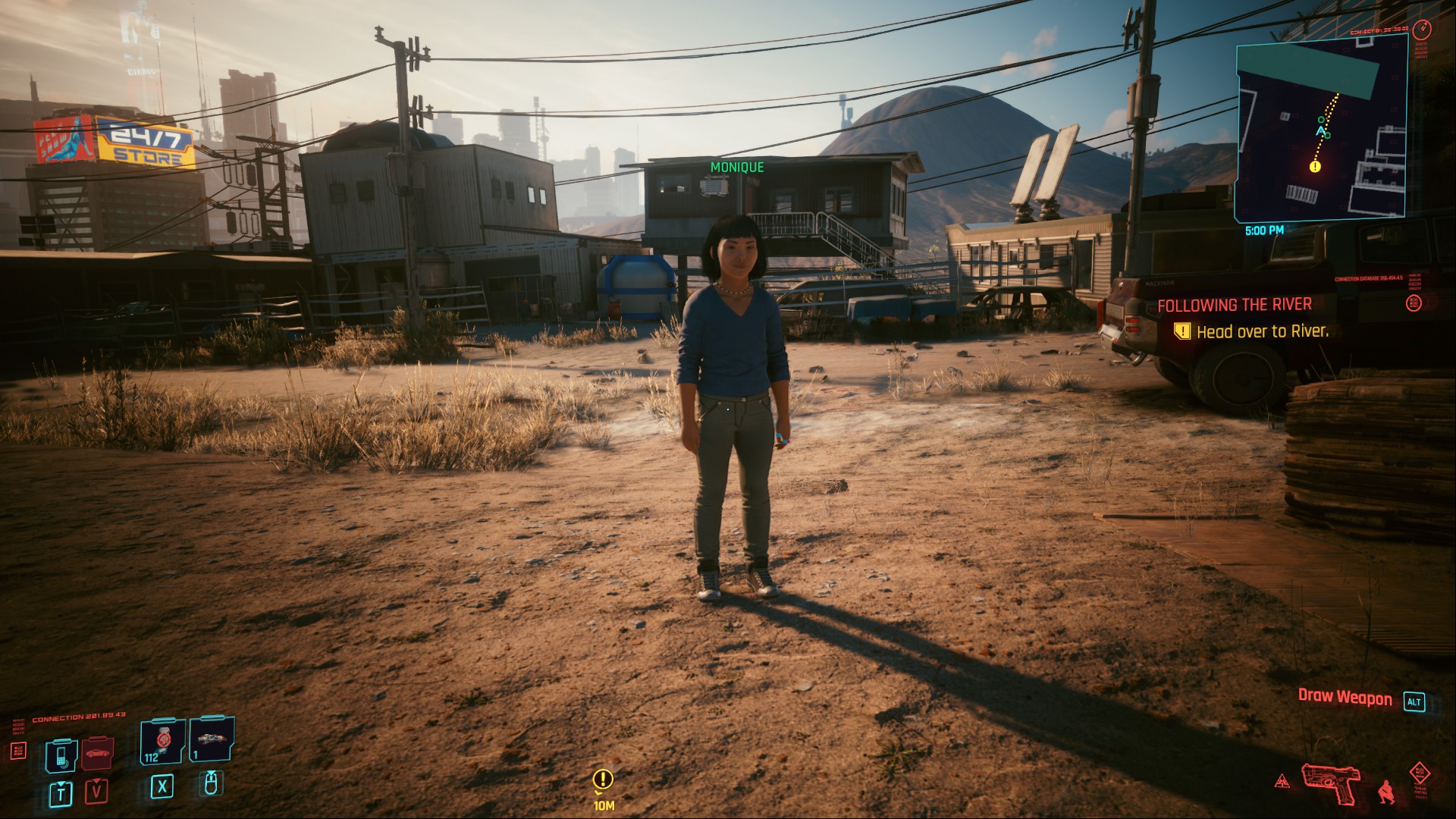Open the Following the River quest tracker
The image size is (1456, 819).
(1234, 305)
